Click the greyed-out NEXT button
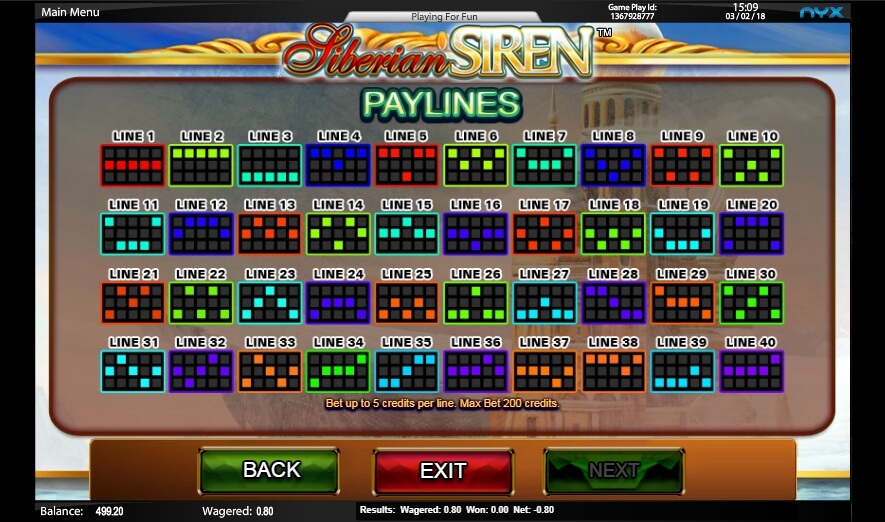The width and height of the screenshot is (885, 522). 614,471
